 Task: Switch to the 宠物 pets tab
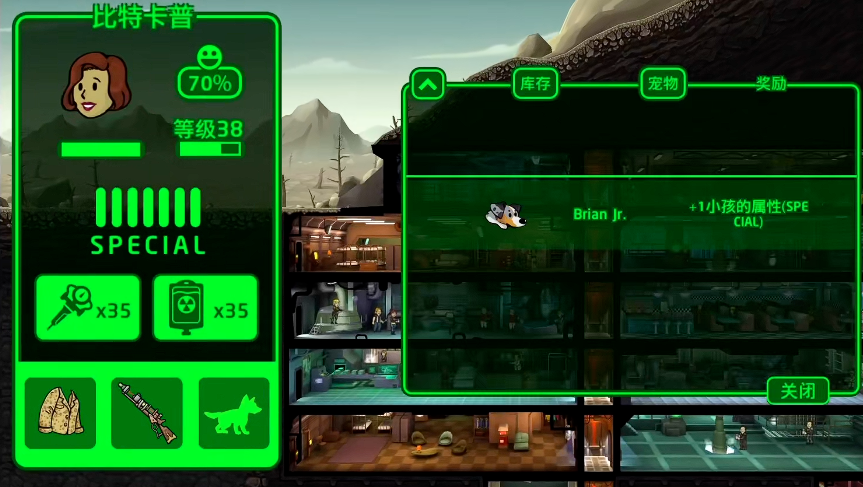click(663, 84)
